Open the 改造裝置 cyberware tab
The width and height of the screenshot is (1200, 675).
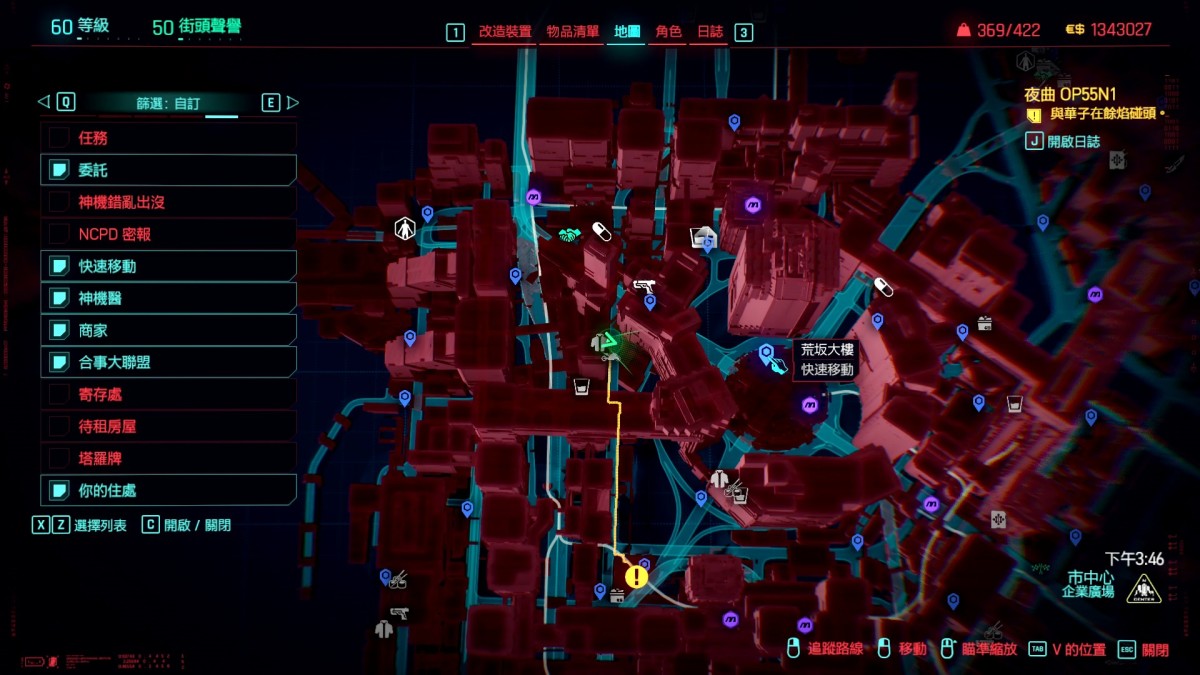[505, 32]
